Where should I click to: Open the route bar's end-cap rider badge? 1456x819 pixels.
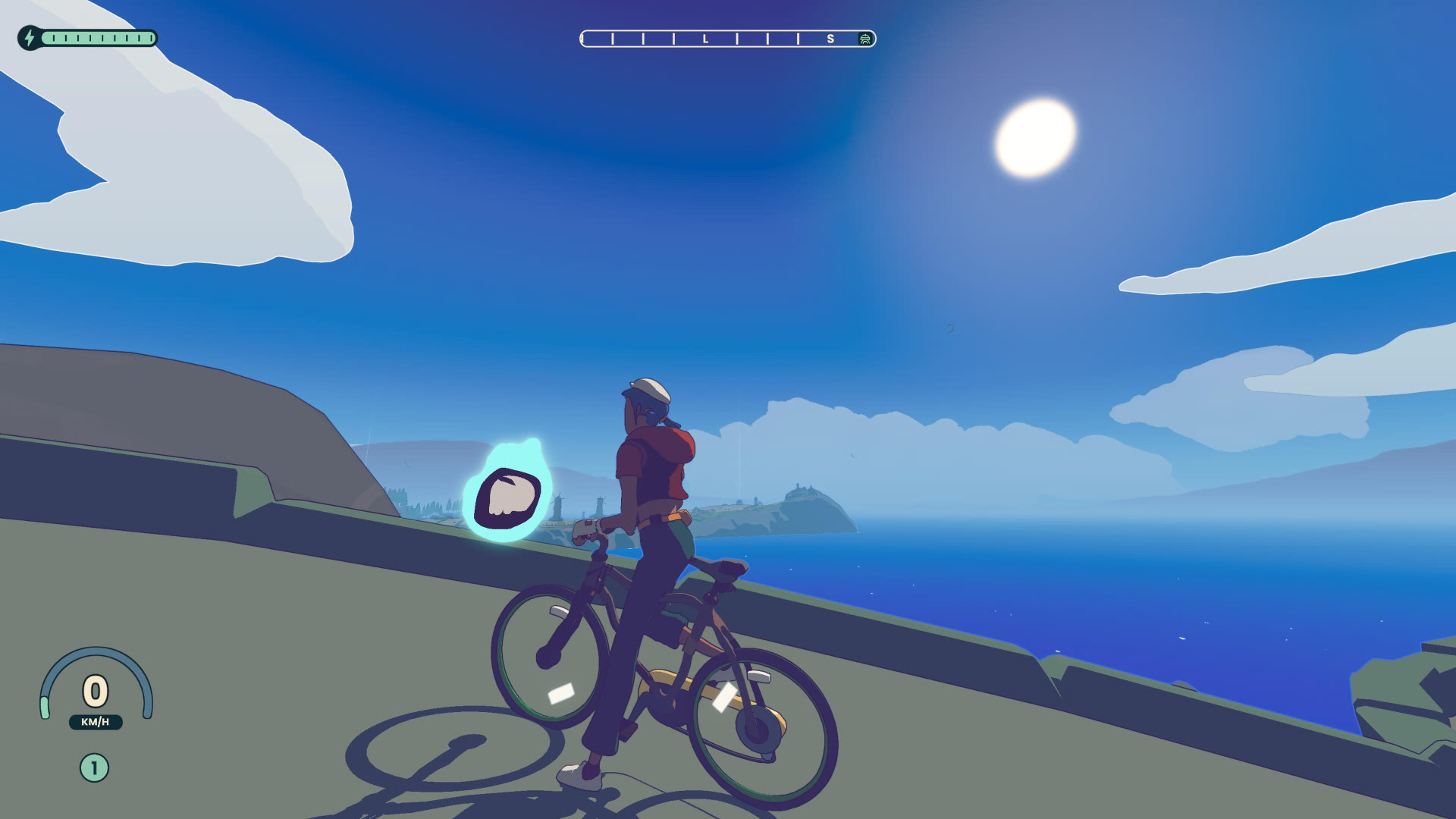[864, 38]
